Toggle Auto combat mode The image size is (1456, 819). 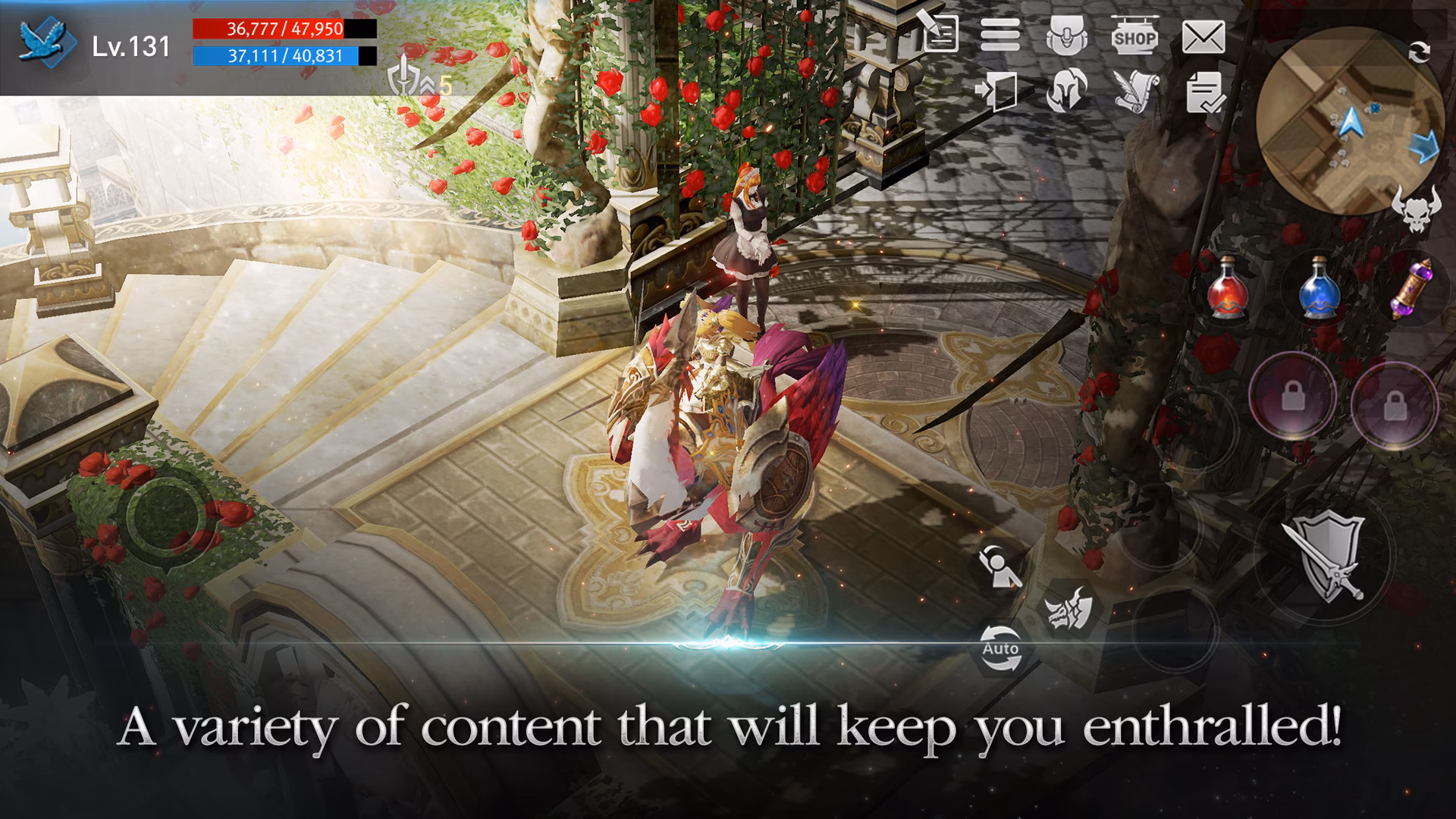point(1001,648)
